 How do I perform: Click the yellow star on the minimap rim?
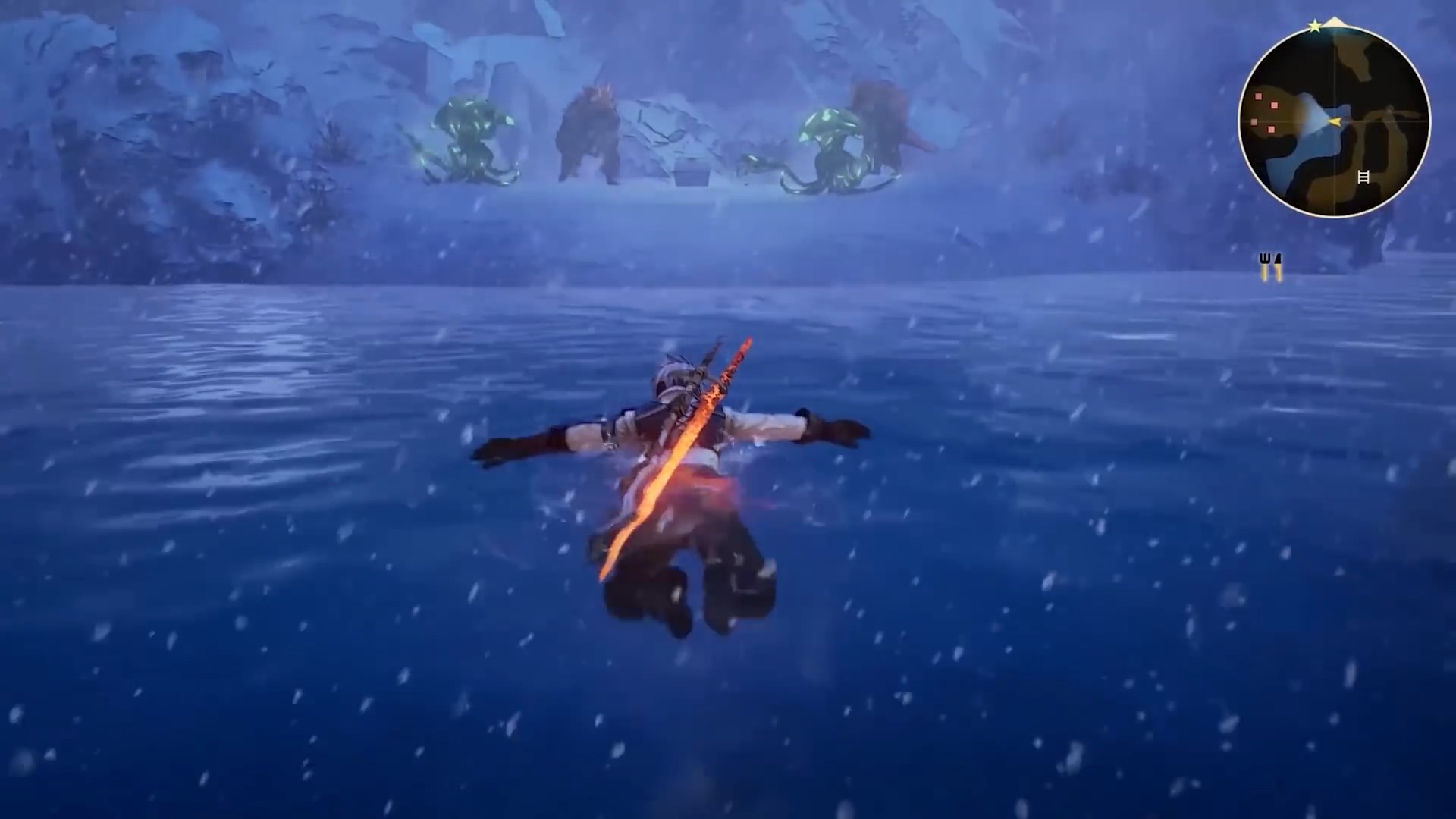(1314, 27)
